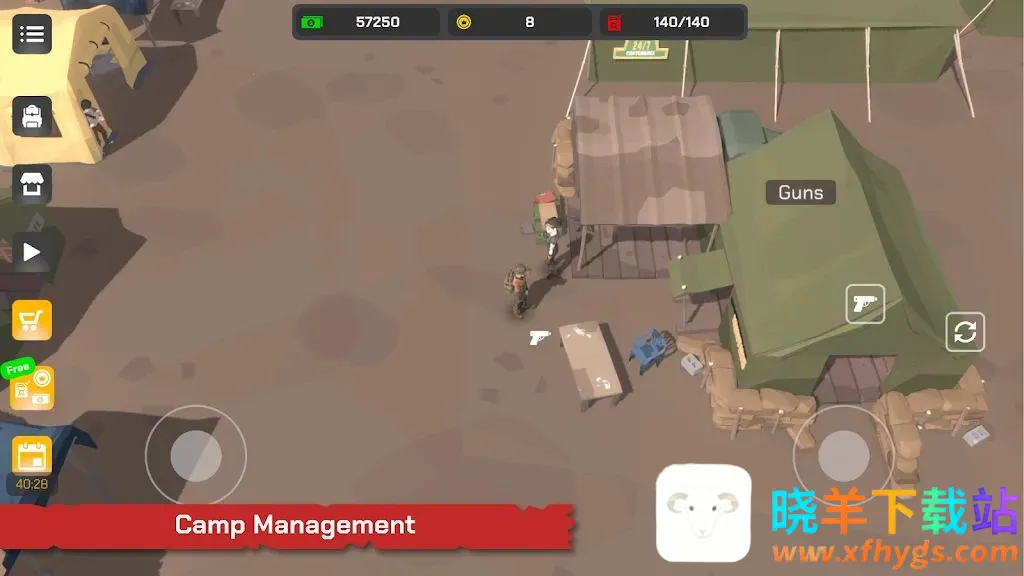Open the shop stall icon

(32, 185)
